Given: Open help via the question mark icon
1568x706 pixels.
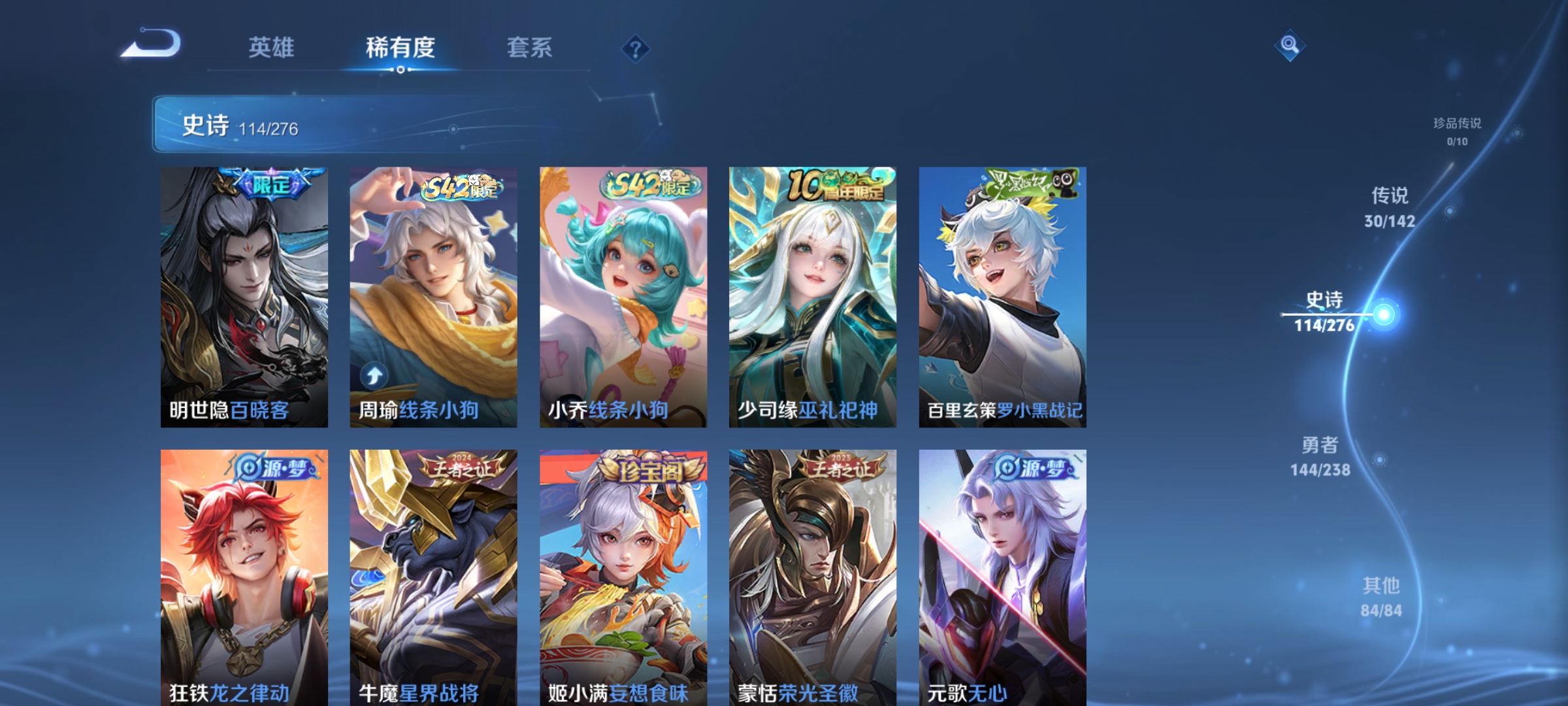Looking at the screenshot, I should 636,50.
